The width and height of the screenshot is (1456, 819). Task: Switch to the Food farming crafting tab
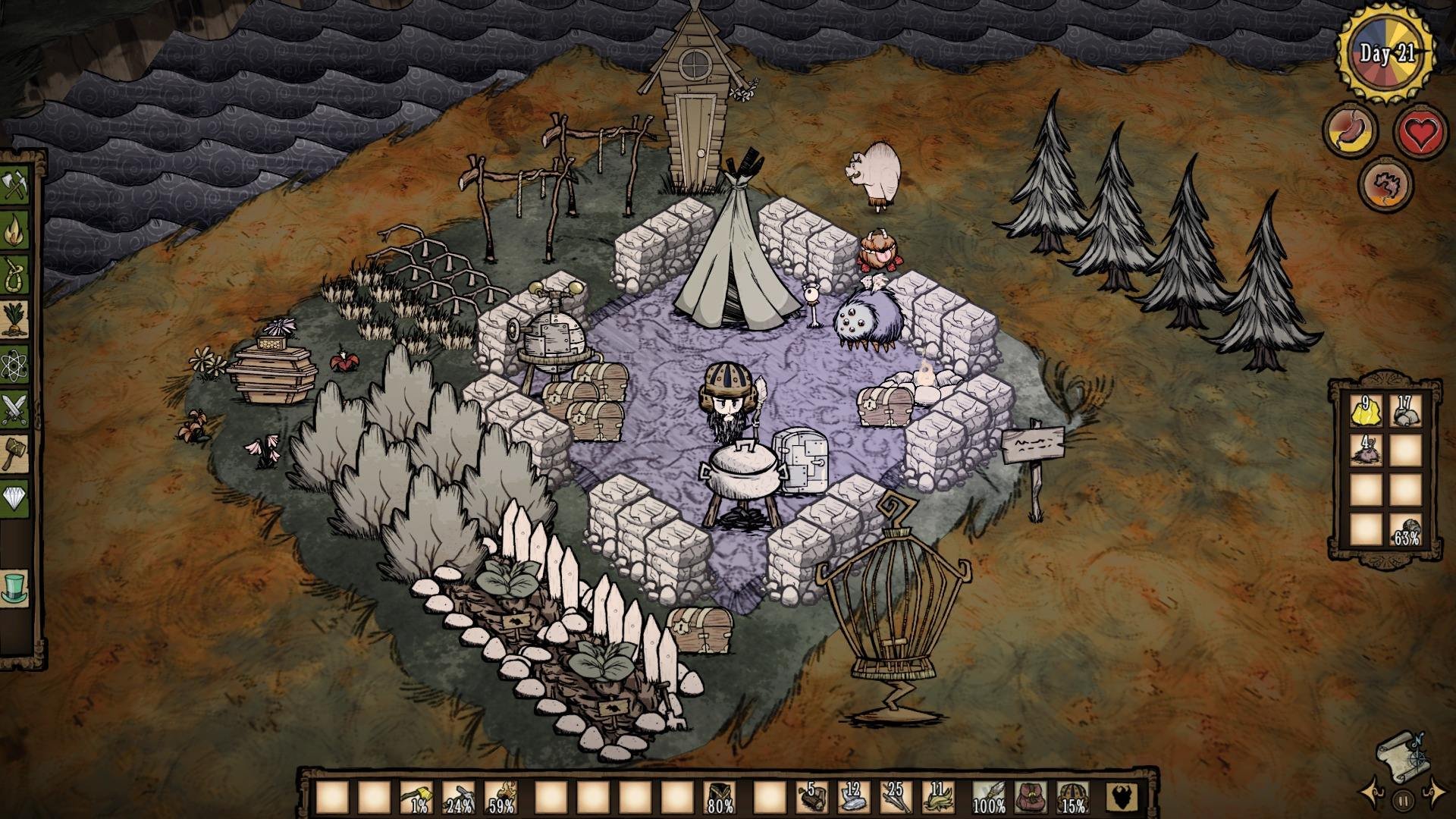14,319
